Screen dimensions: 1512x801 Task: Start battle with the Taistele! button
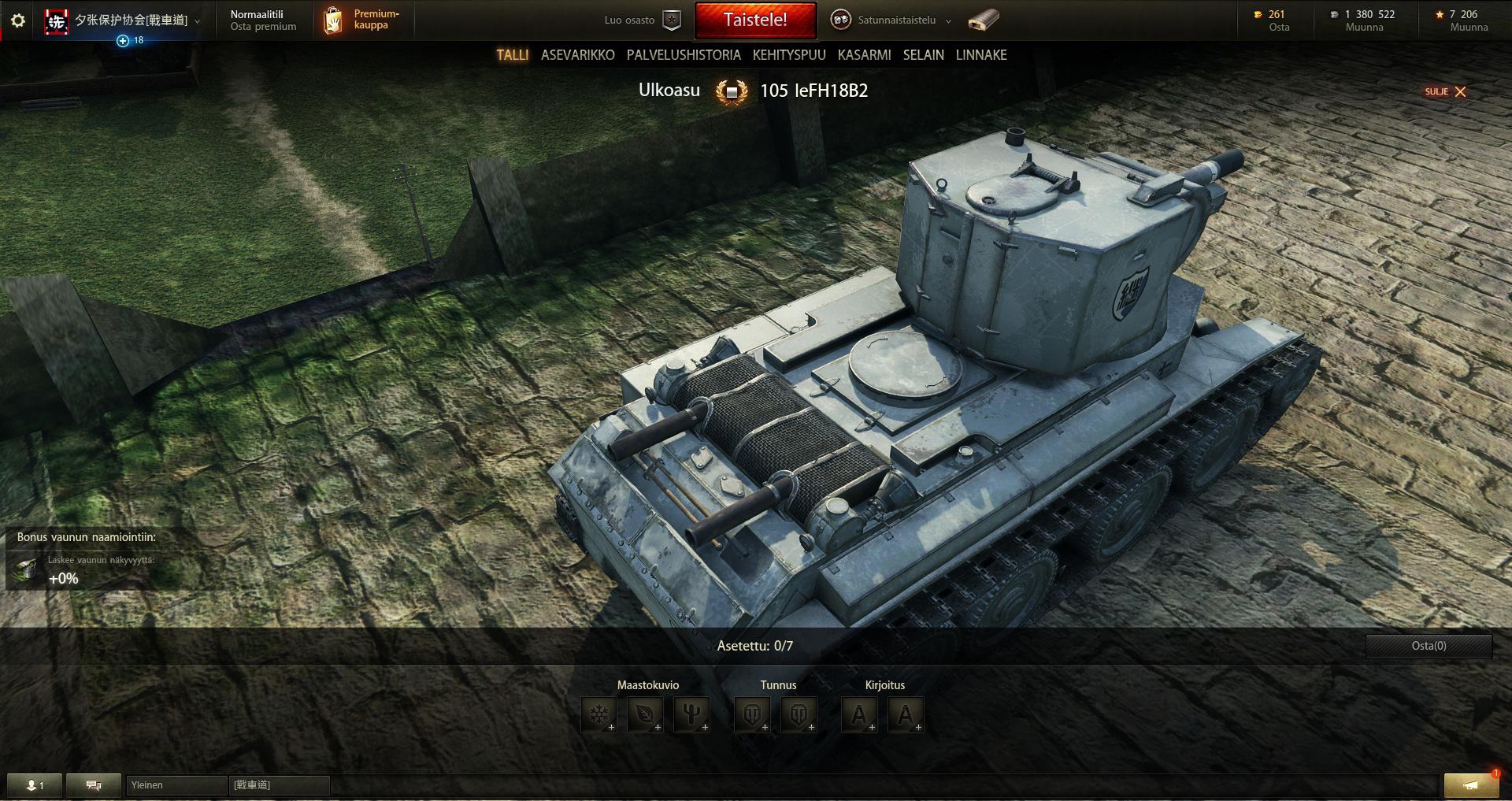tap(755, 20)
